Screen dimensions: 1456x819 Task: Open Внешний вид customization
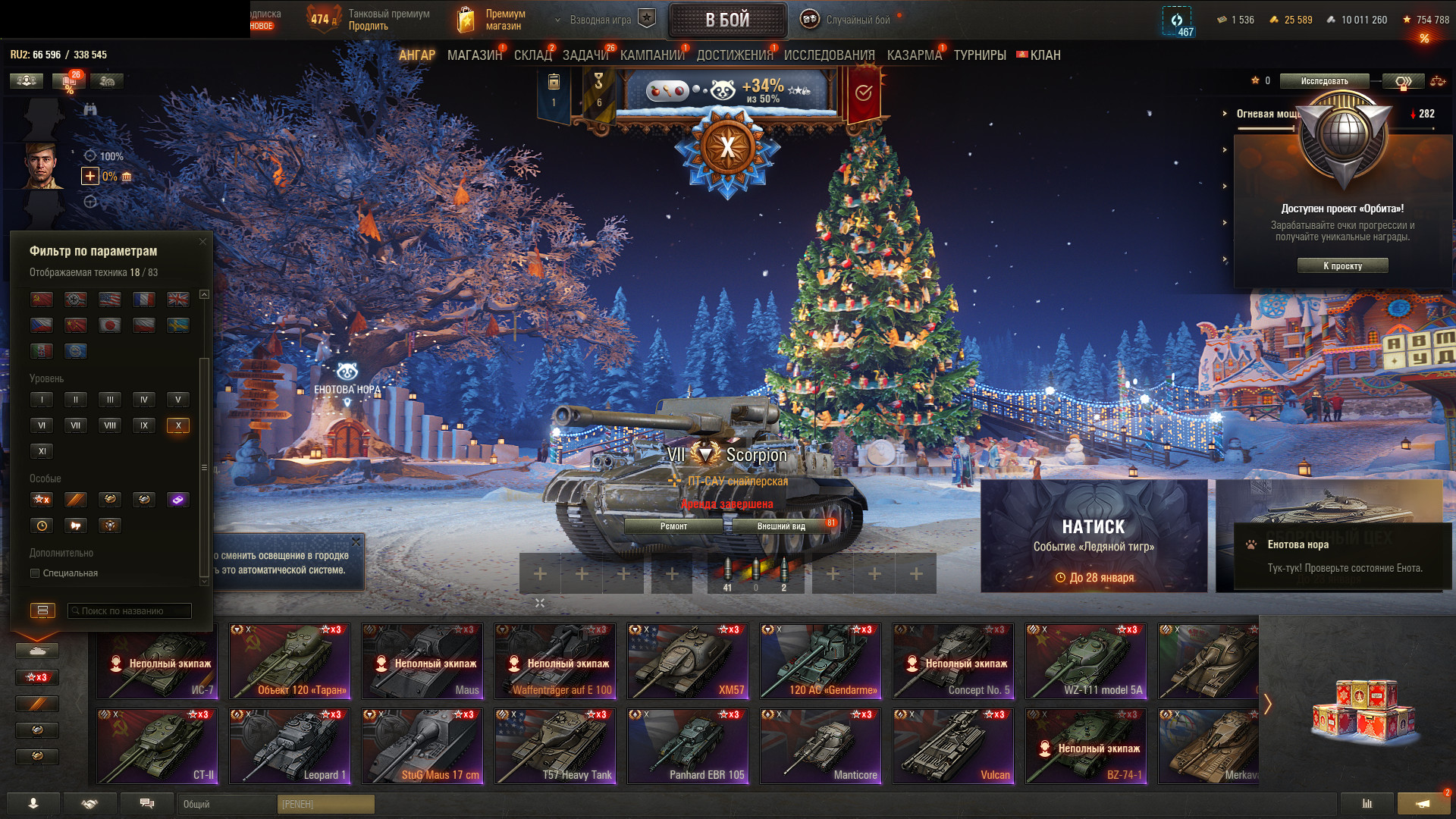[781, 526]
